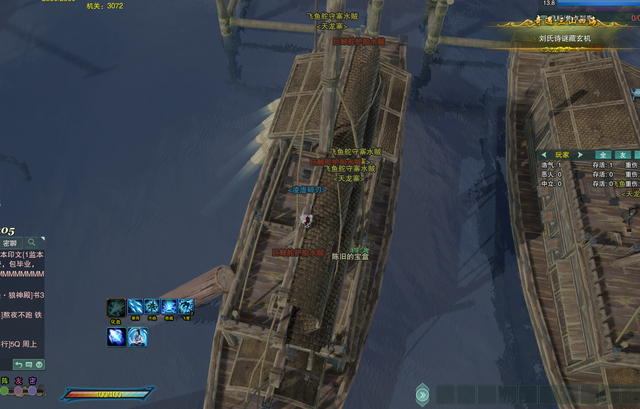
Task: Click the left arrow beside 玩家
Action: coord(544,155)
